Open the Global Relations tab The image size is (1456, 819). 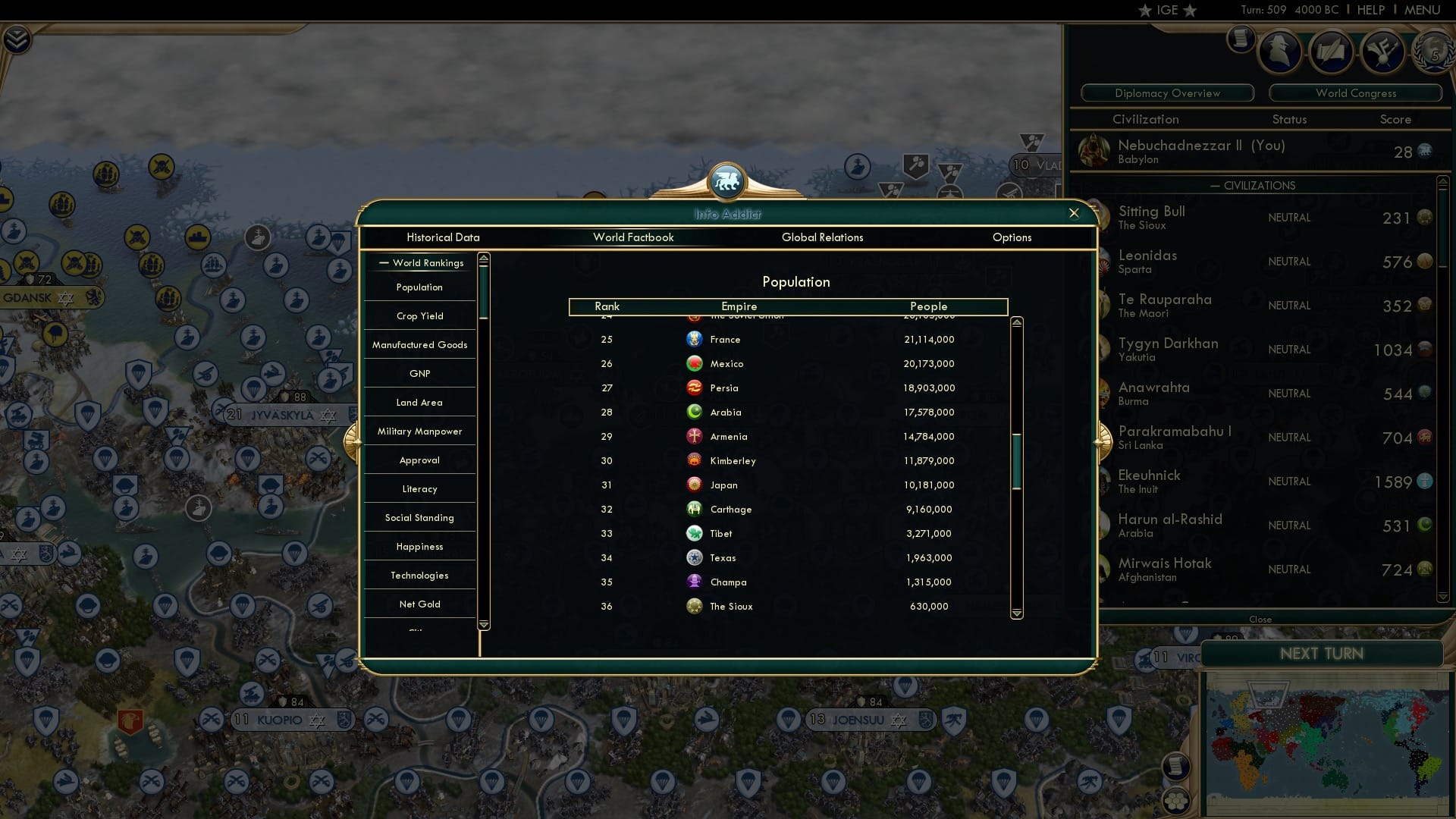[x=823, y=237]
